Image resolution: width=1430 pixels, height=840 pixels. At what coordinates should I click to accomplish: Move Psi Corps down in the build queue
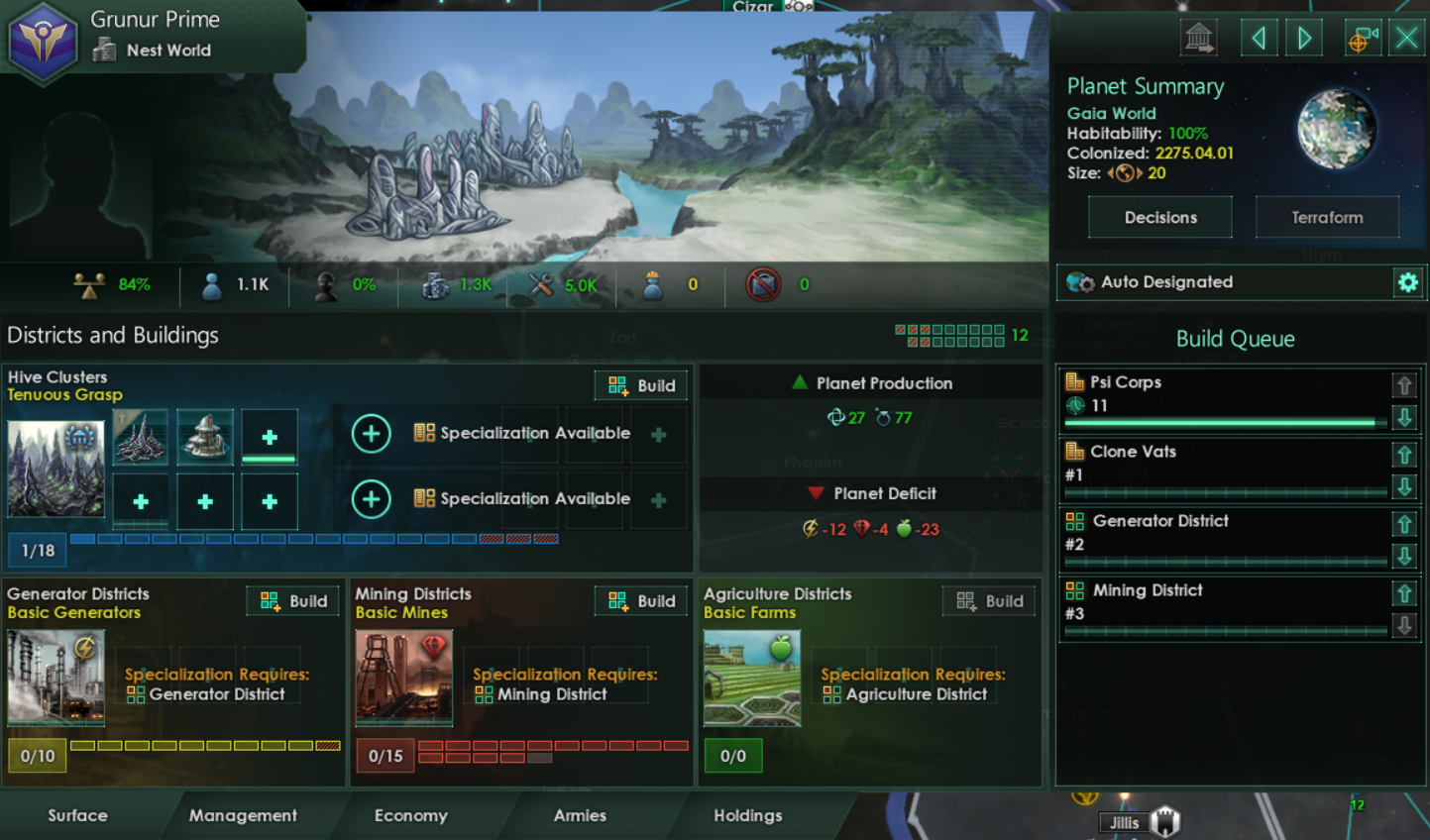coord(1405,417)
